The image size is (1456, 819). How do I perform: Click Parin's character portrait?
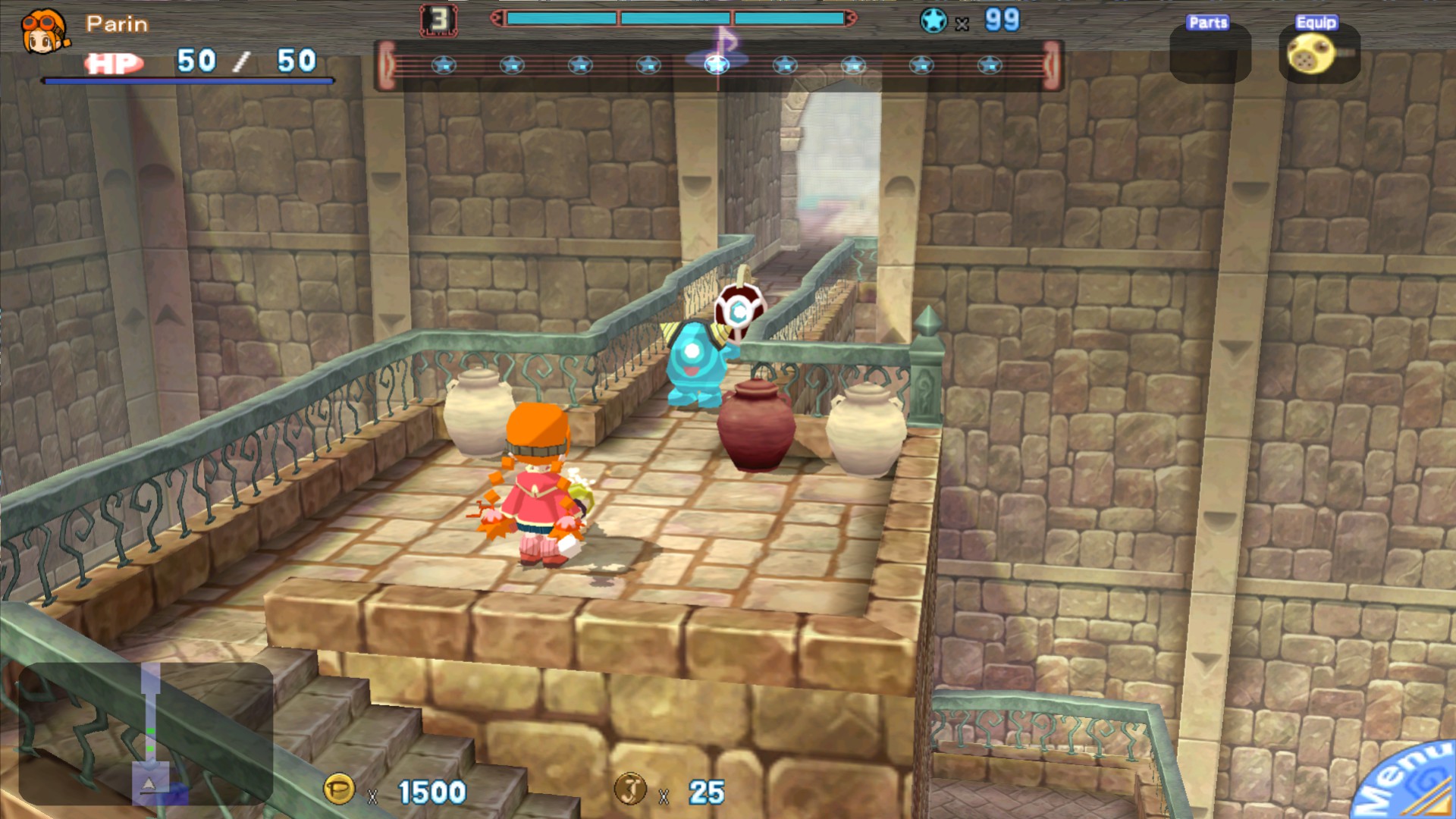tap(44, 32)
